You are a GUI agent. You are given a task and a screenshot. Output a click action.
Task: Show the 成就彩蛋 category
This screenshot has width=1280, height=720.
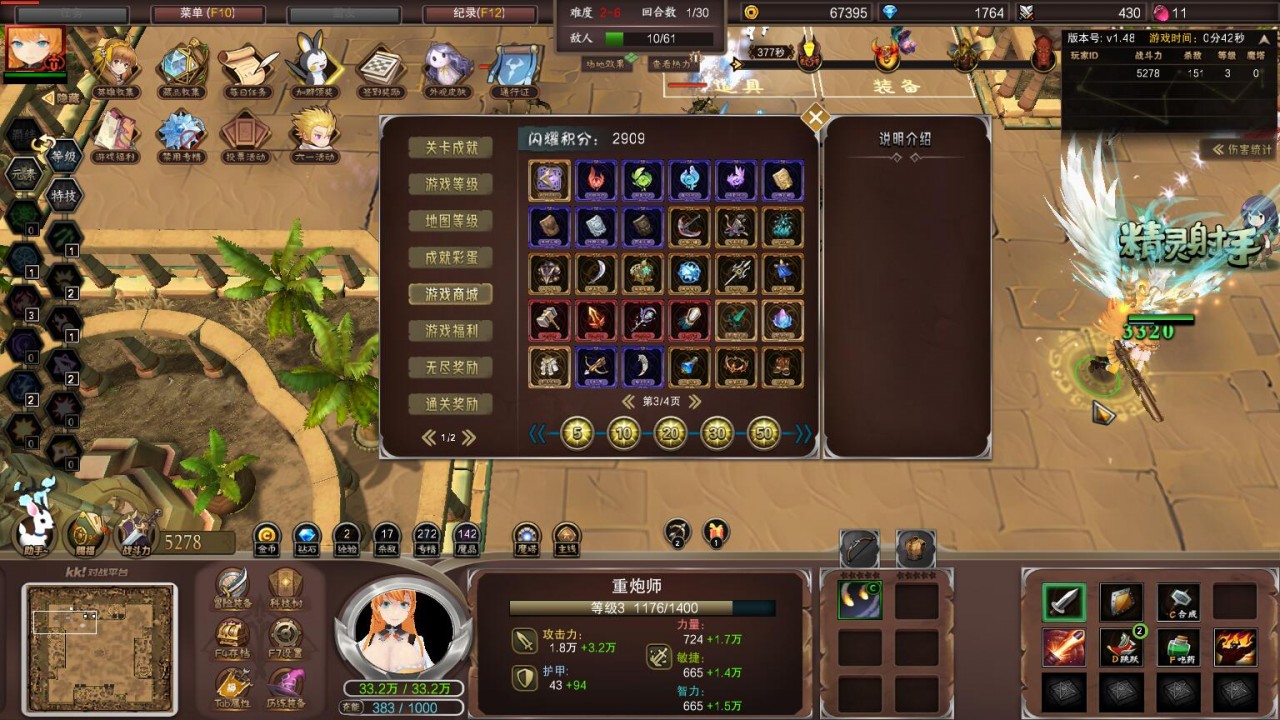(x=451, y=258)
